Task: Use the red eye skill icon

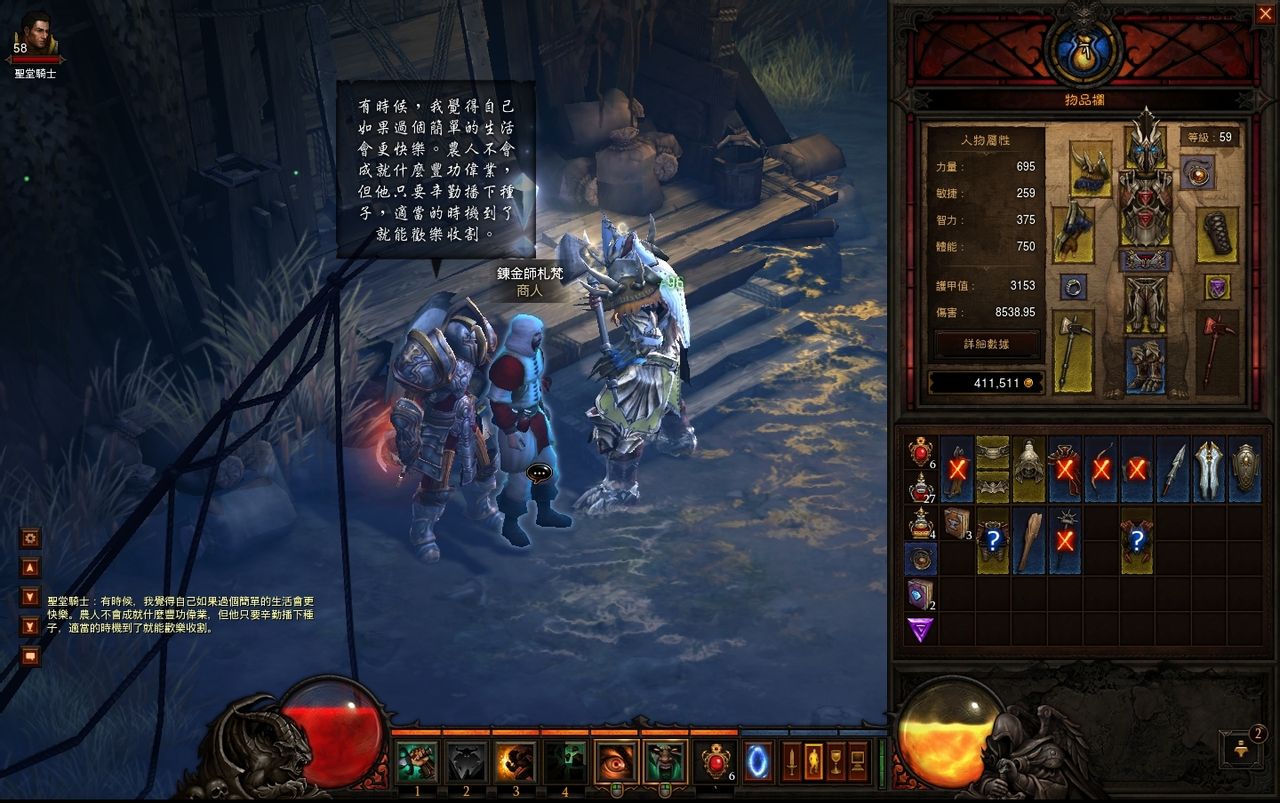Action: 615,762
